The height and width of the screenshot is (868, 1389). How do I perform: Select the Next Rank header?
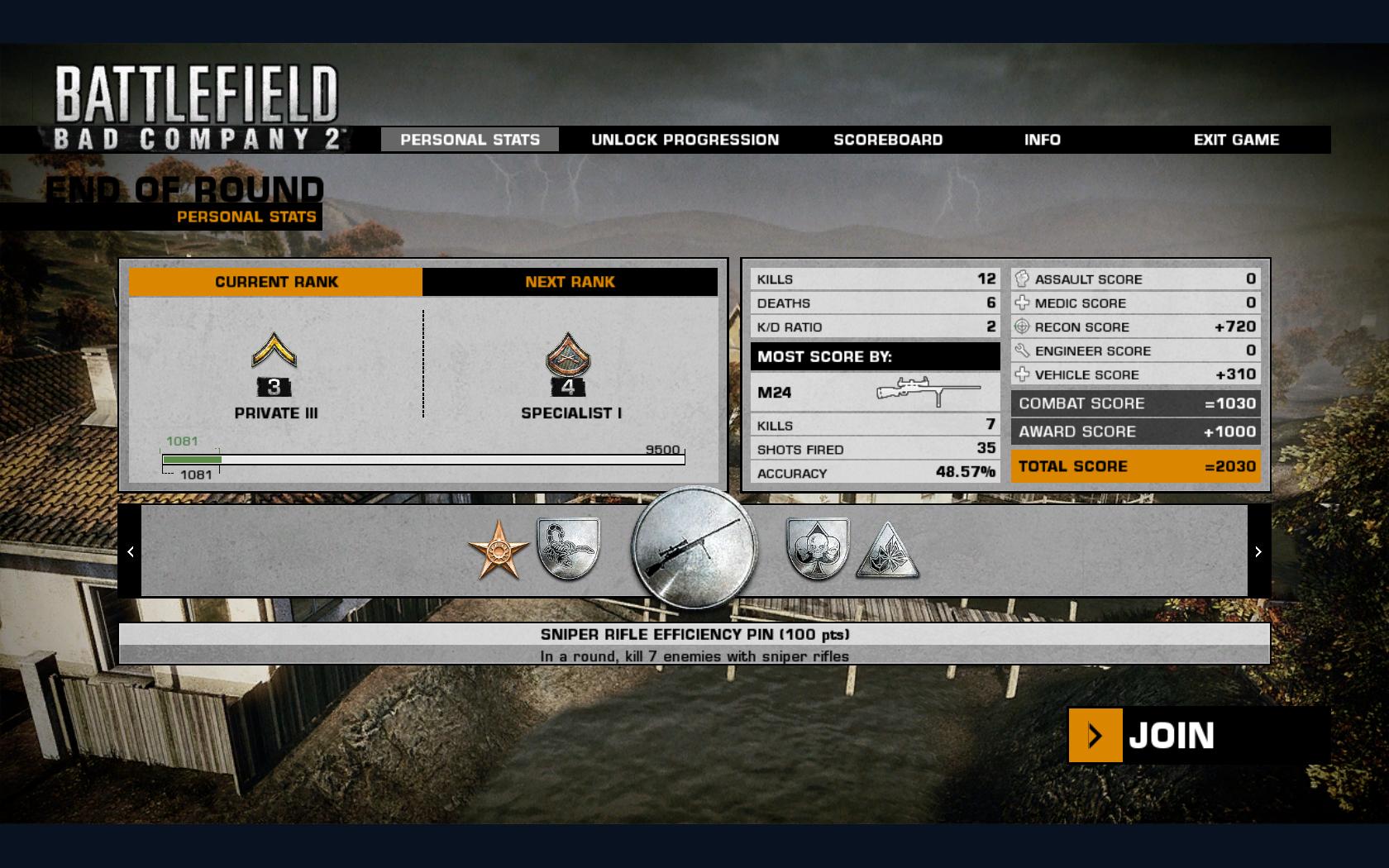pos(570,282)
